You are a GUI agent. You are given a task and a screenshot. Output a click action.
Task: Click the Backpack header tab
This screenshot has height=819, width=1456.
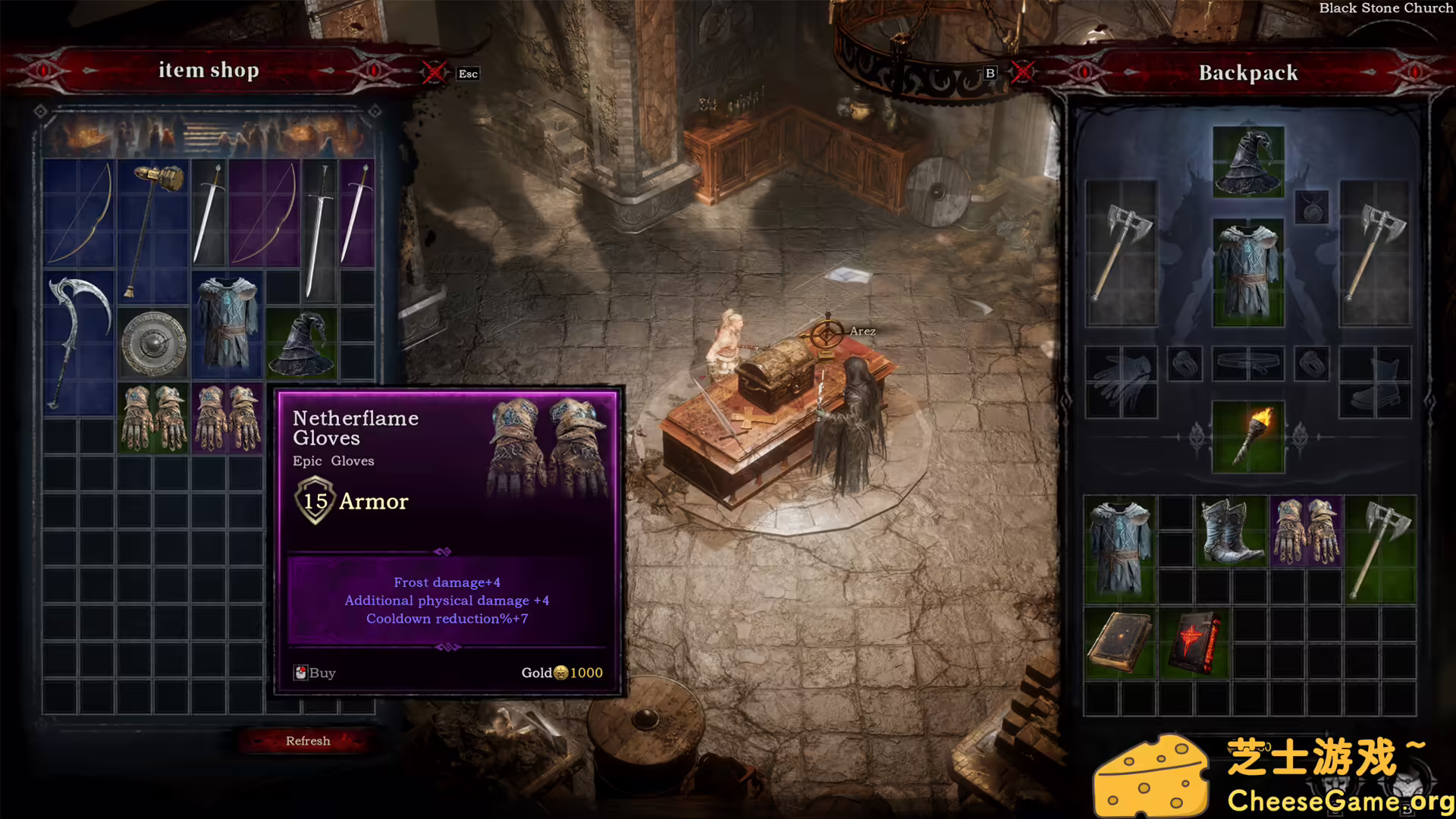point(1247,72)
